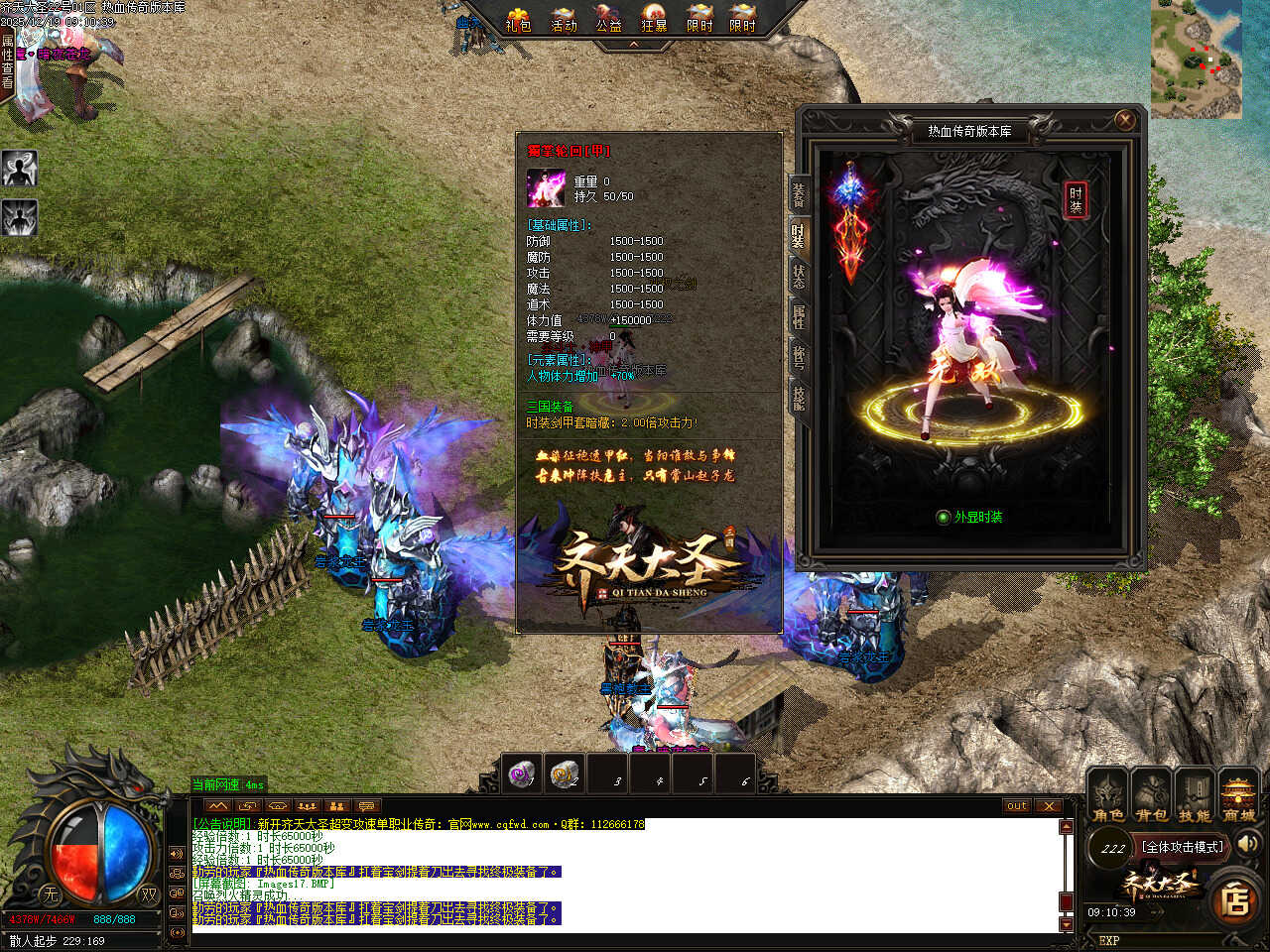
Task: Click the red 时装 costume slot button
Action: point(1076,199)
